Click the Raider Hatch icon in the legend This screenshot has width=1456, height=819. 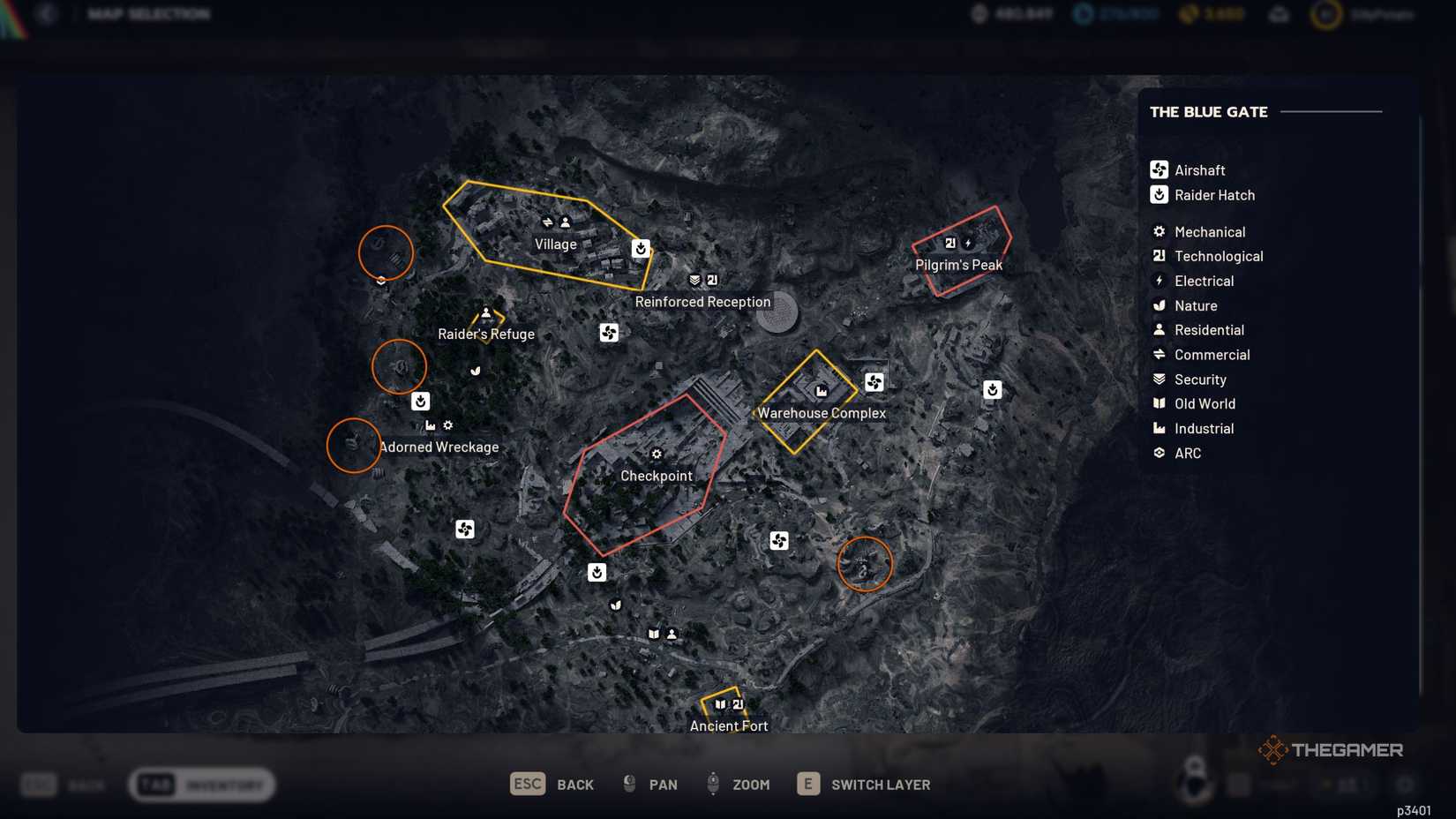pos(1158,194)
